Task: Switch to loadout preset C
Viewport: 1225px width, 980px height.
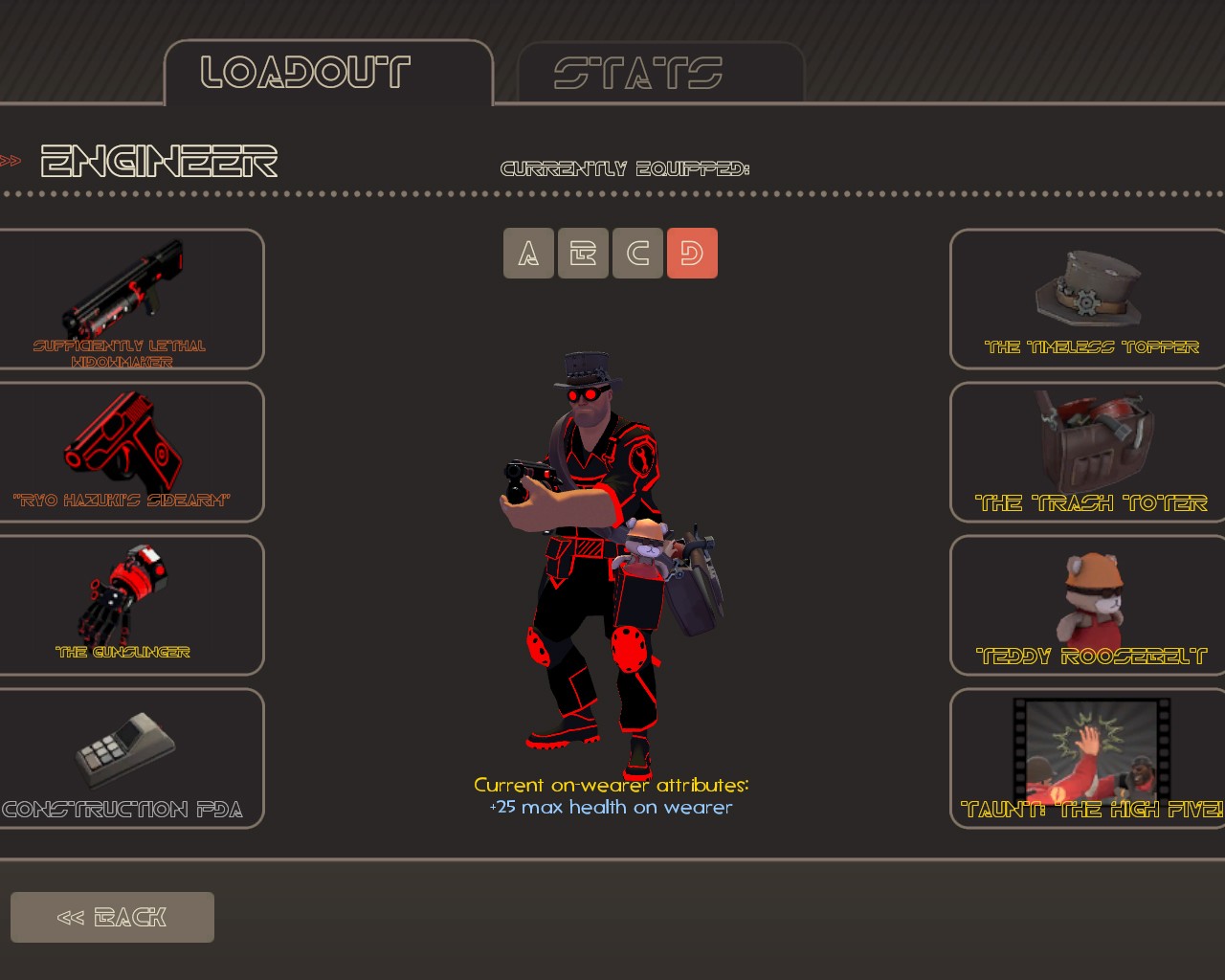Action: point(637,254)
